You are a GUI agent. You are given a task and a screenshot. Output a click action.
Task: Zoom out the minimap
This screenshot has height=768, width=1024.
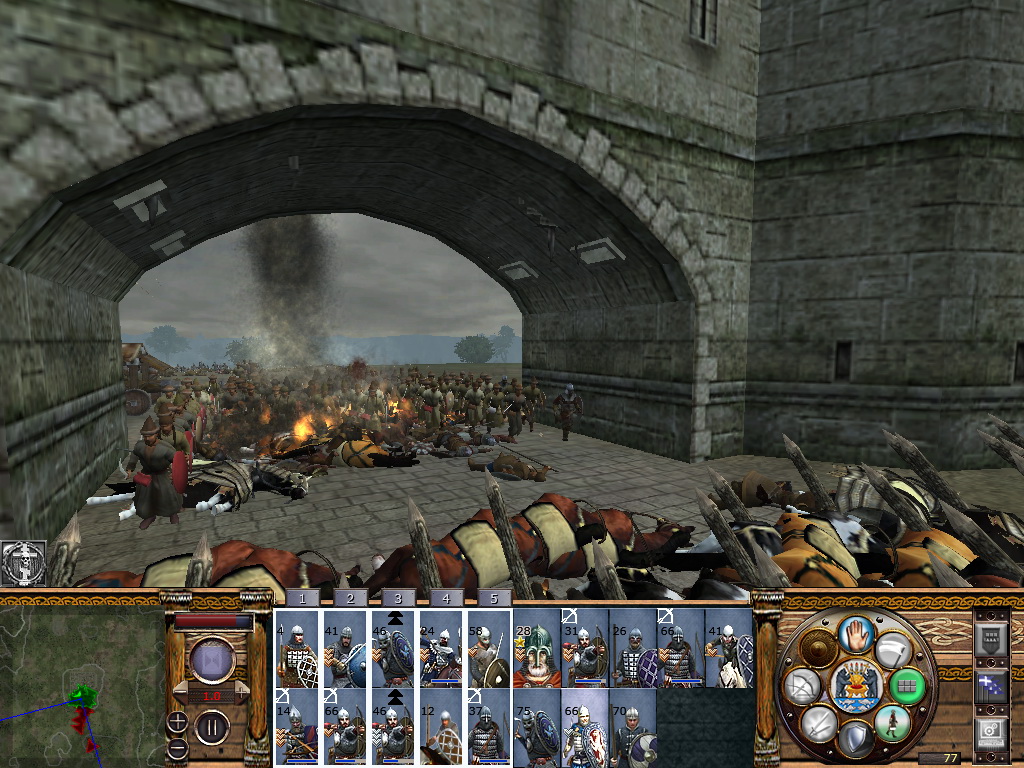pos(177,747)
